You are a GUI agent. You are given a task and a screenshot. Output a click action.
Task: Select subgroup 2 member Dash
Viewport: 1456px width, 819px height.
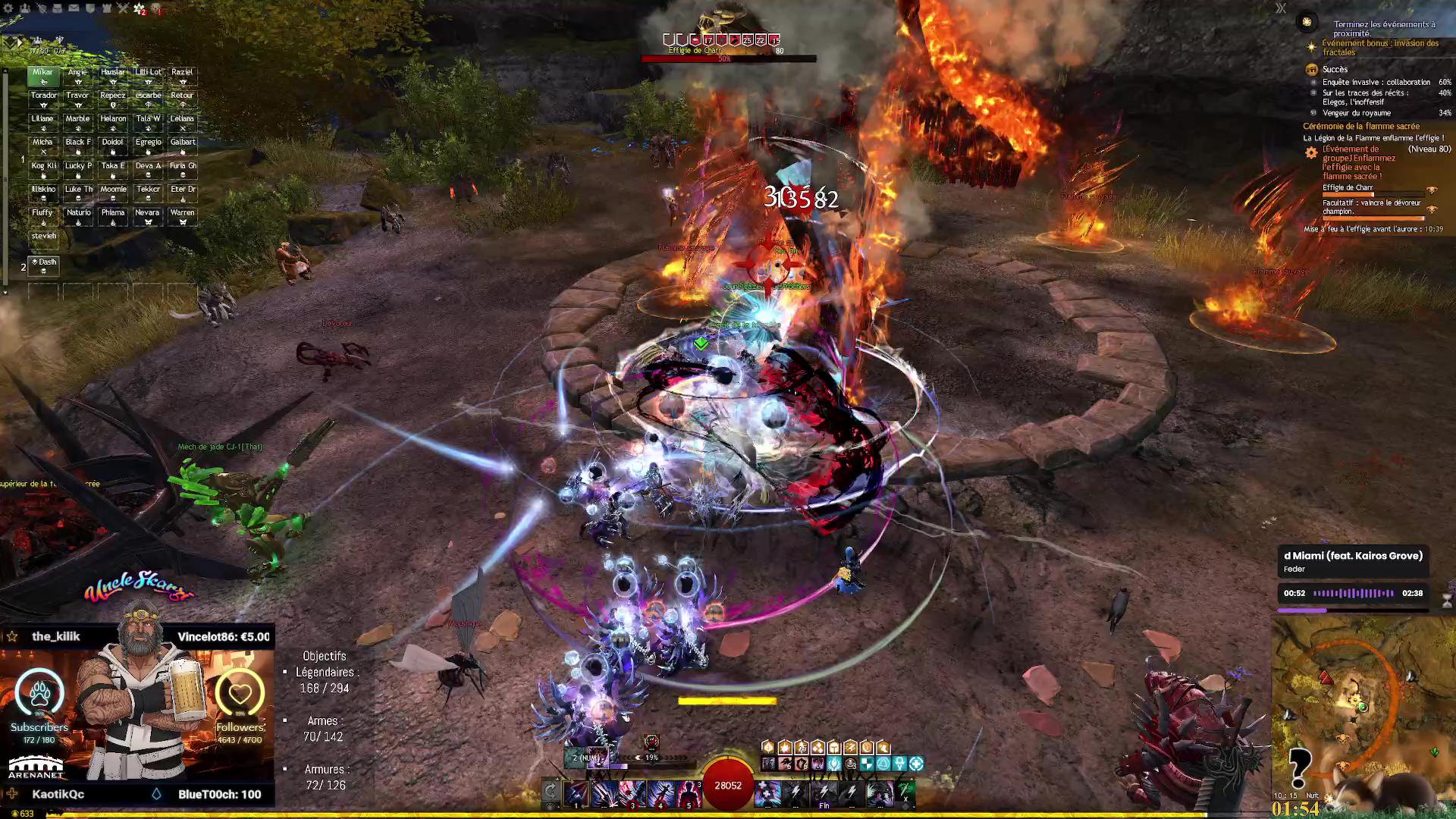tap(43, 265)
